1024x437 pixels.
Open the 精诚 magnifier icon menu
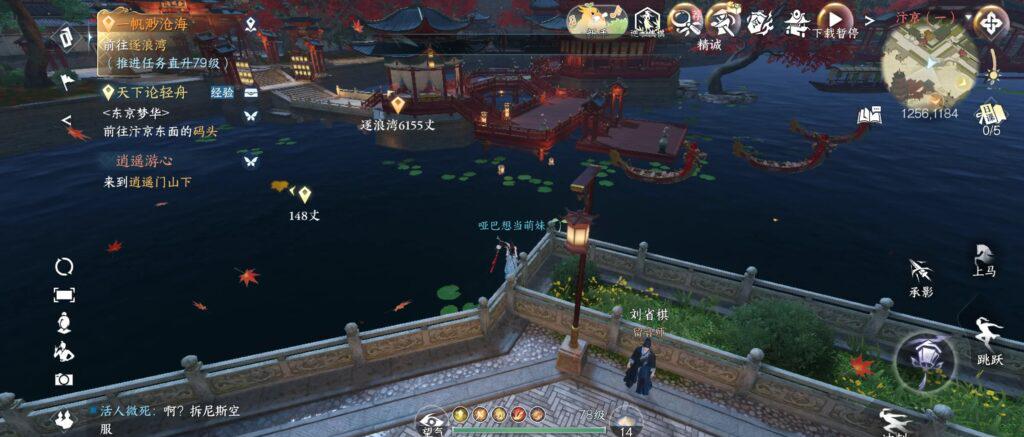(683, 19)
